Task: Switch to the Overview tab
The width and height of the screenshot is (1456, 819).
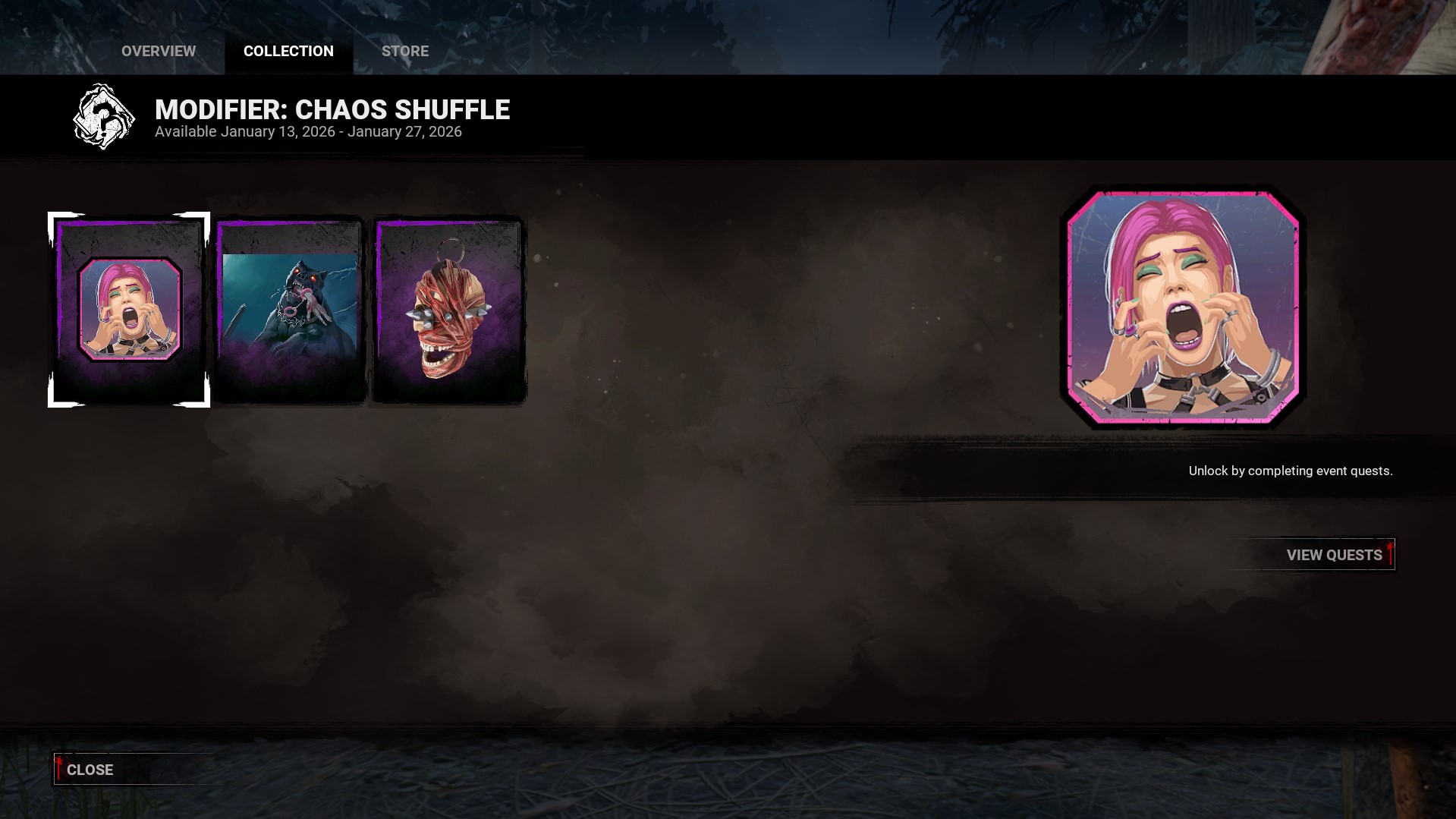Action: 159,51
